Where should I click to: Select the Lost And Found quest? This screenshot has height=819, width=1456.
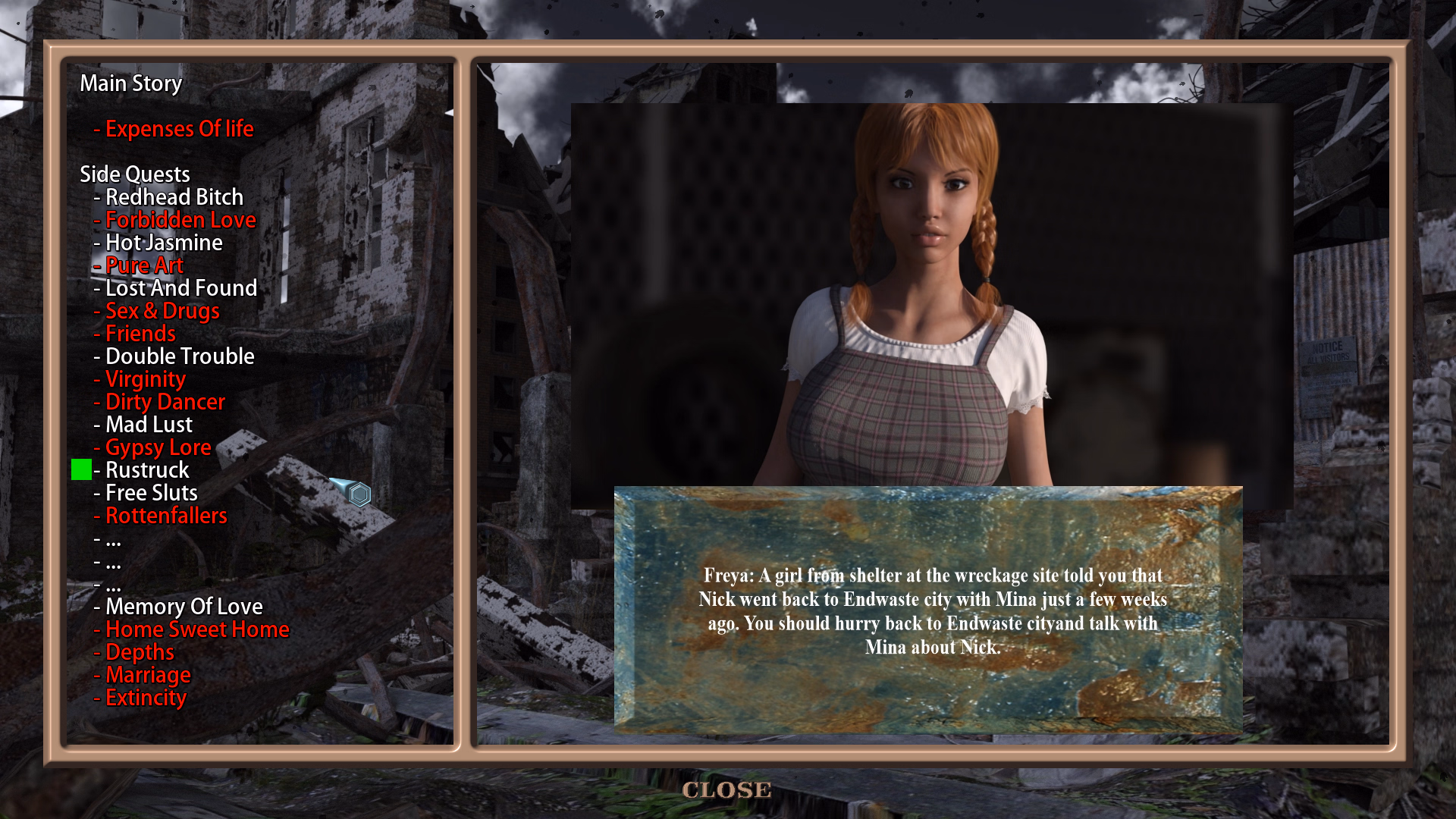pos(180,288)
